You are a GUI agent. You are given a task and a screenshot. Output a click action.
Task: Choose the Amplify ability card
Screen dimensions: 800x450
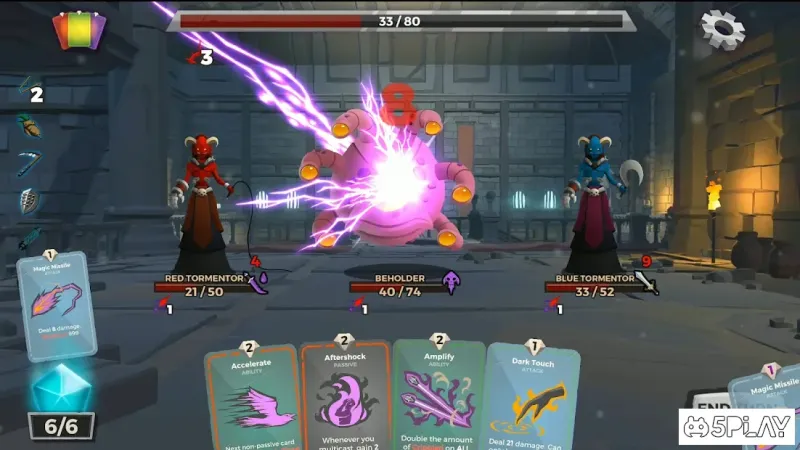tap(438, 395)
